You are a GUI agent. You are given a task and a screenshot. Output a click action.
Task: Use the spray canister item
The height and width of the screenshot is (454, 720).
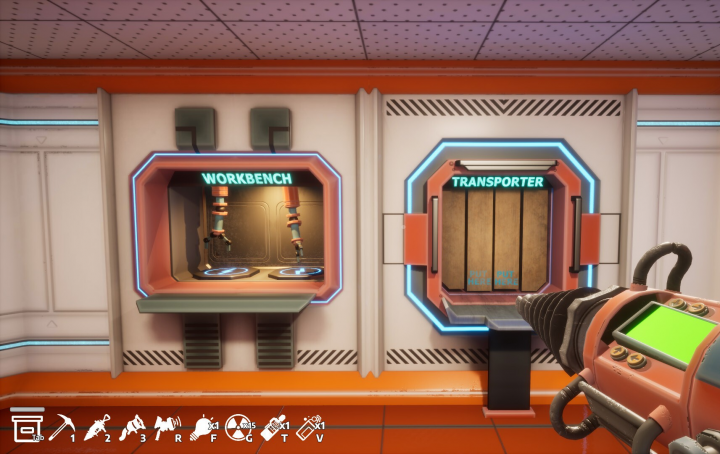(309, 428)
